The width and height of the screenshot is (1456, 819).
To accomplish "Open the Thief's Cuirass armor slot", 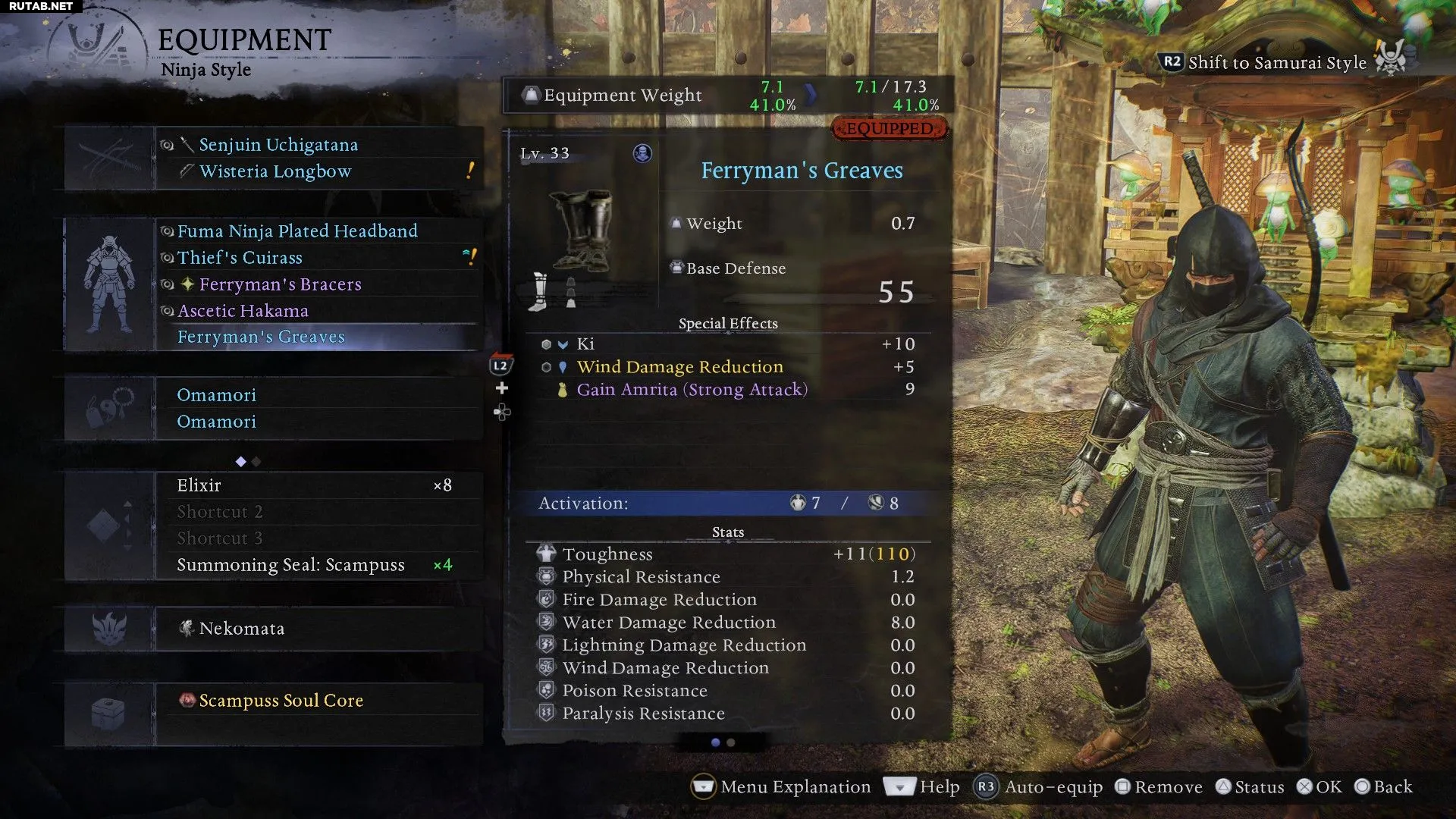I will (240, 258).
